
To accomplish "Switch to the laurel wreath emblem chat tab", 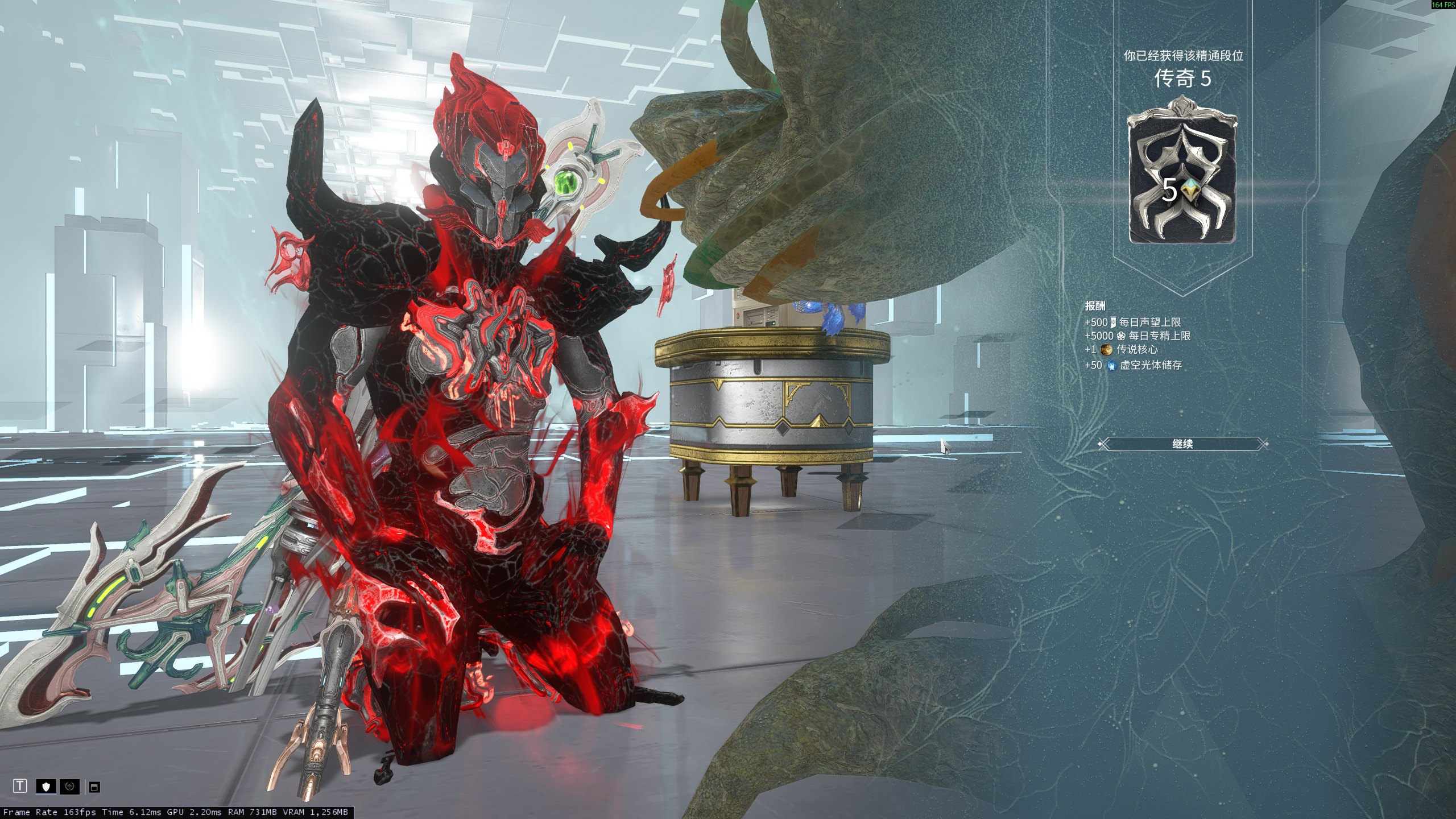I will [69, 787].
